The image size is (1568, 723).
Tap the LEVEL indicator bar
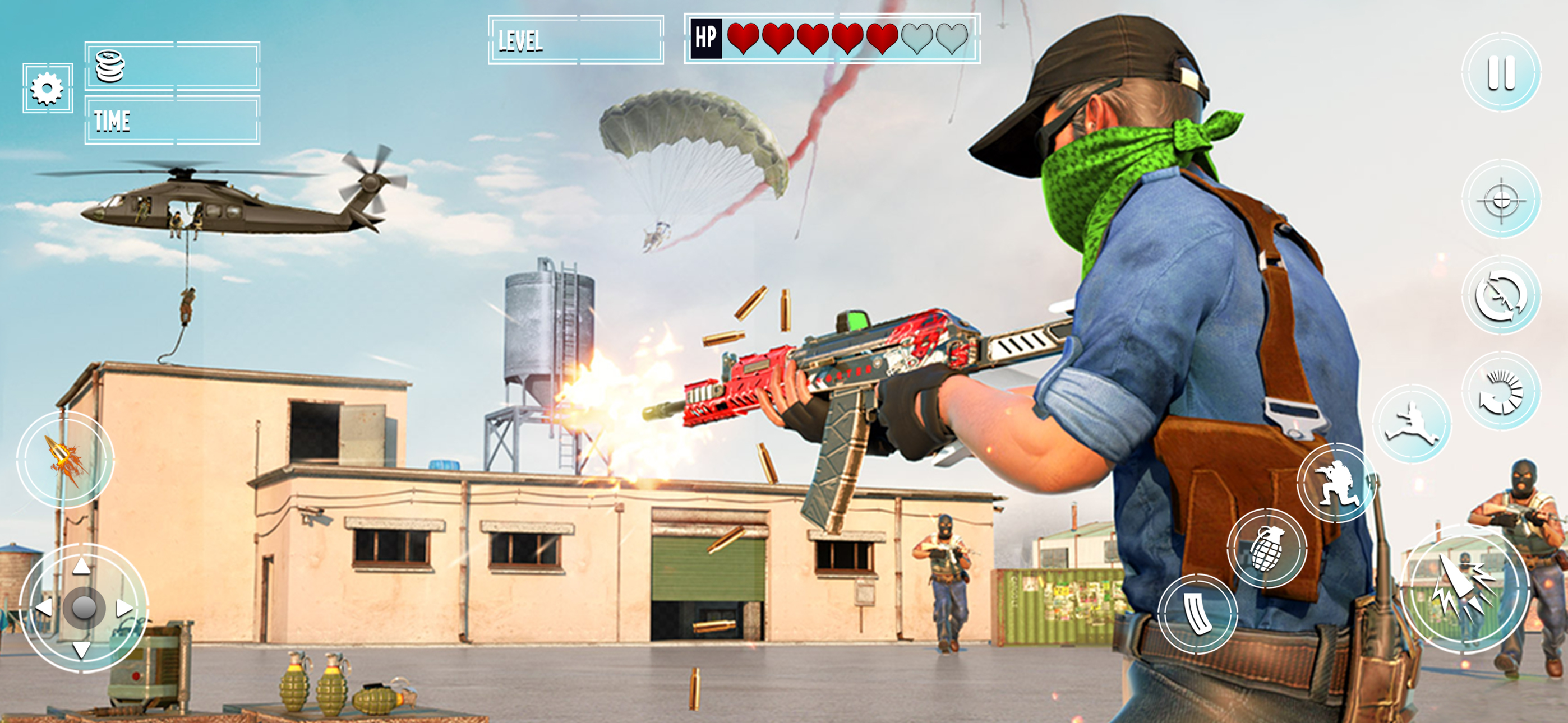tap(578, 40)
